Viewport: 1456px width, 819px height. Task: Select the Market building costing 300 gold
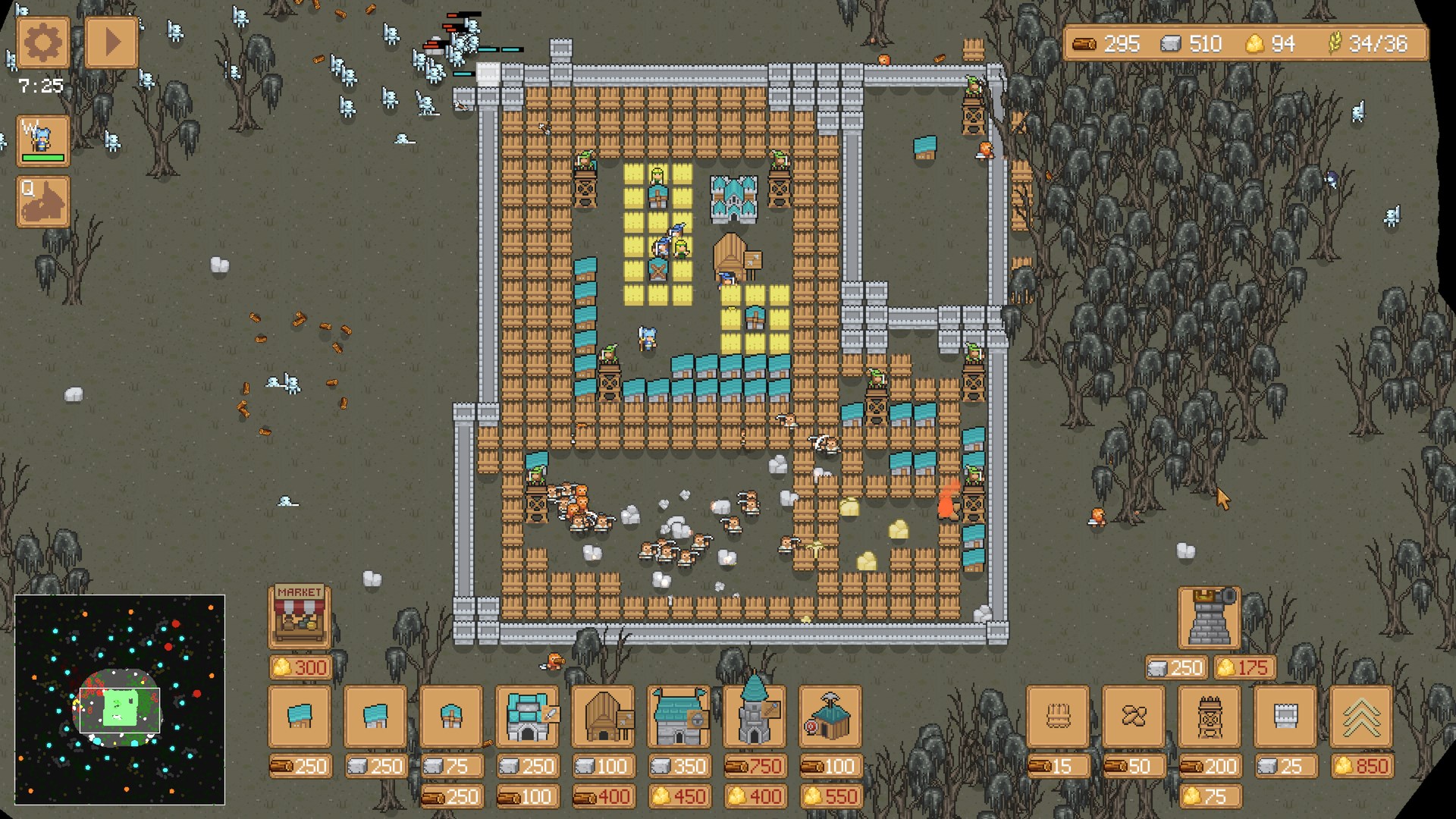[299, 614]
